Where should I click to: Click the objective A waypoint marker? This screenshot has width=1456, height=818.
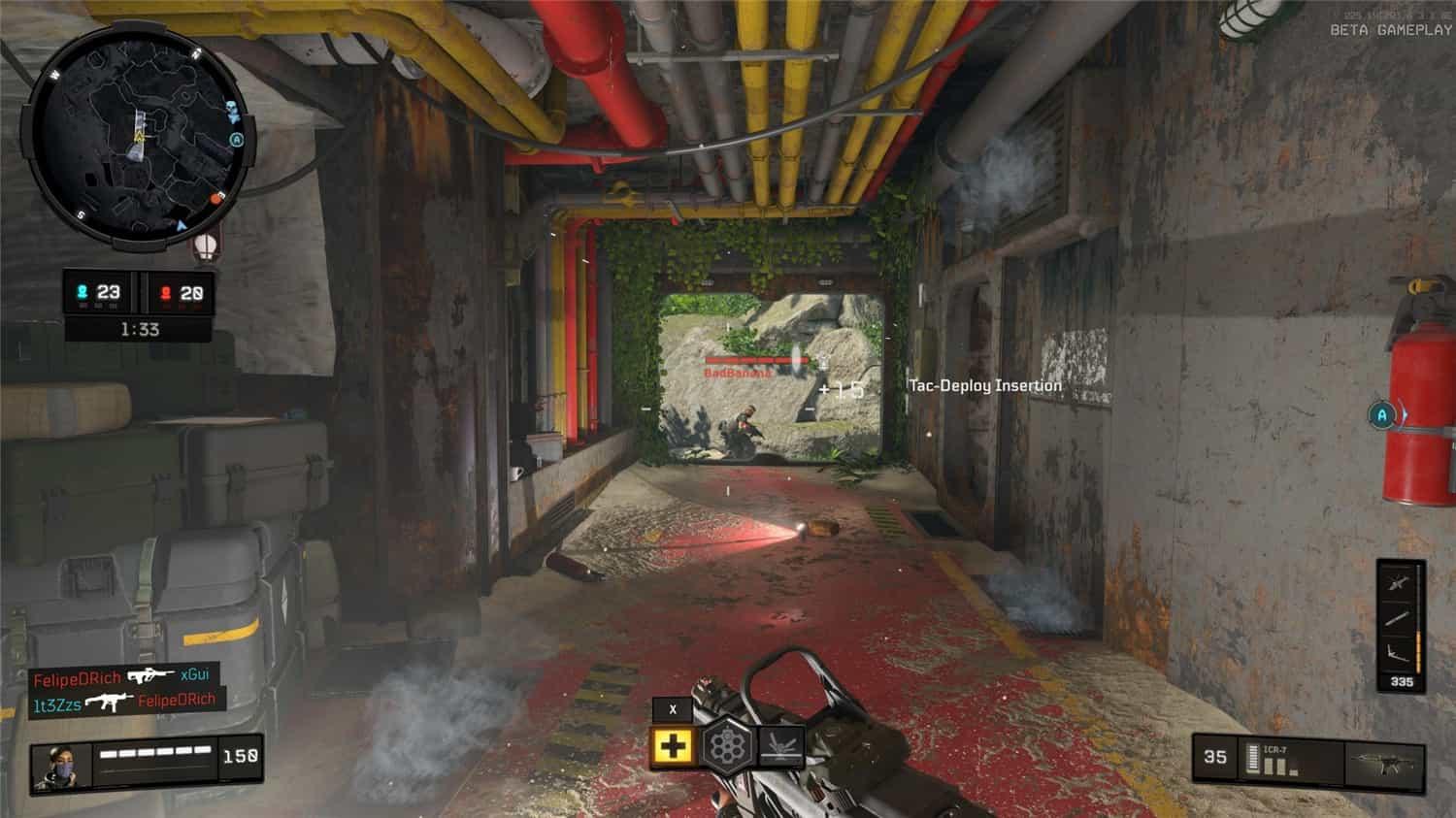coord(1382,416)
